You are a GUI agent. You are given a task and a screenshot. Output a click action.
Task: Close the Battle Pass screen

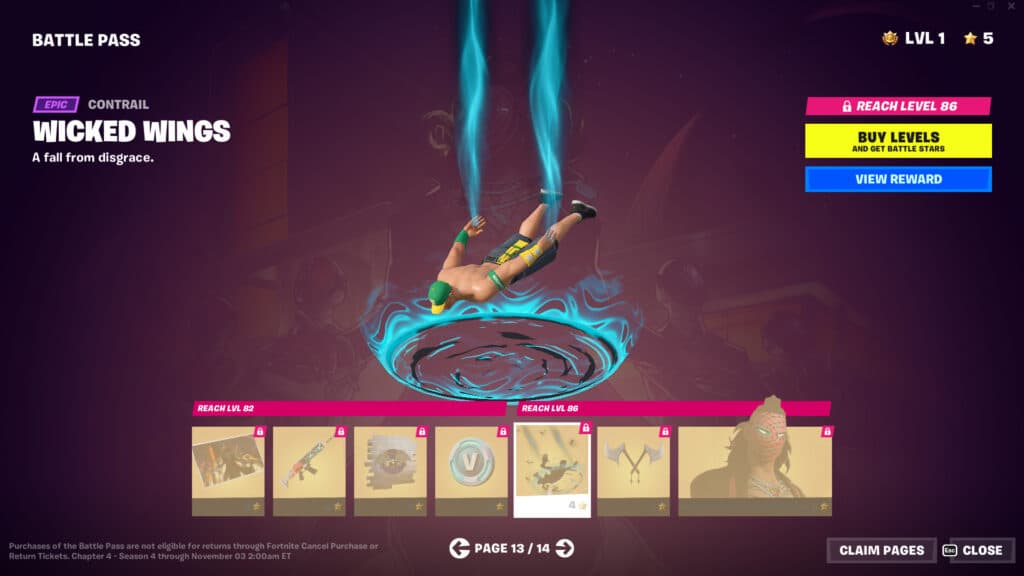(x=975, y=550)
